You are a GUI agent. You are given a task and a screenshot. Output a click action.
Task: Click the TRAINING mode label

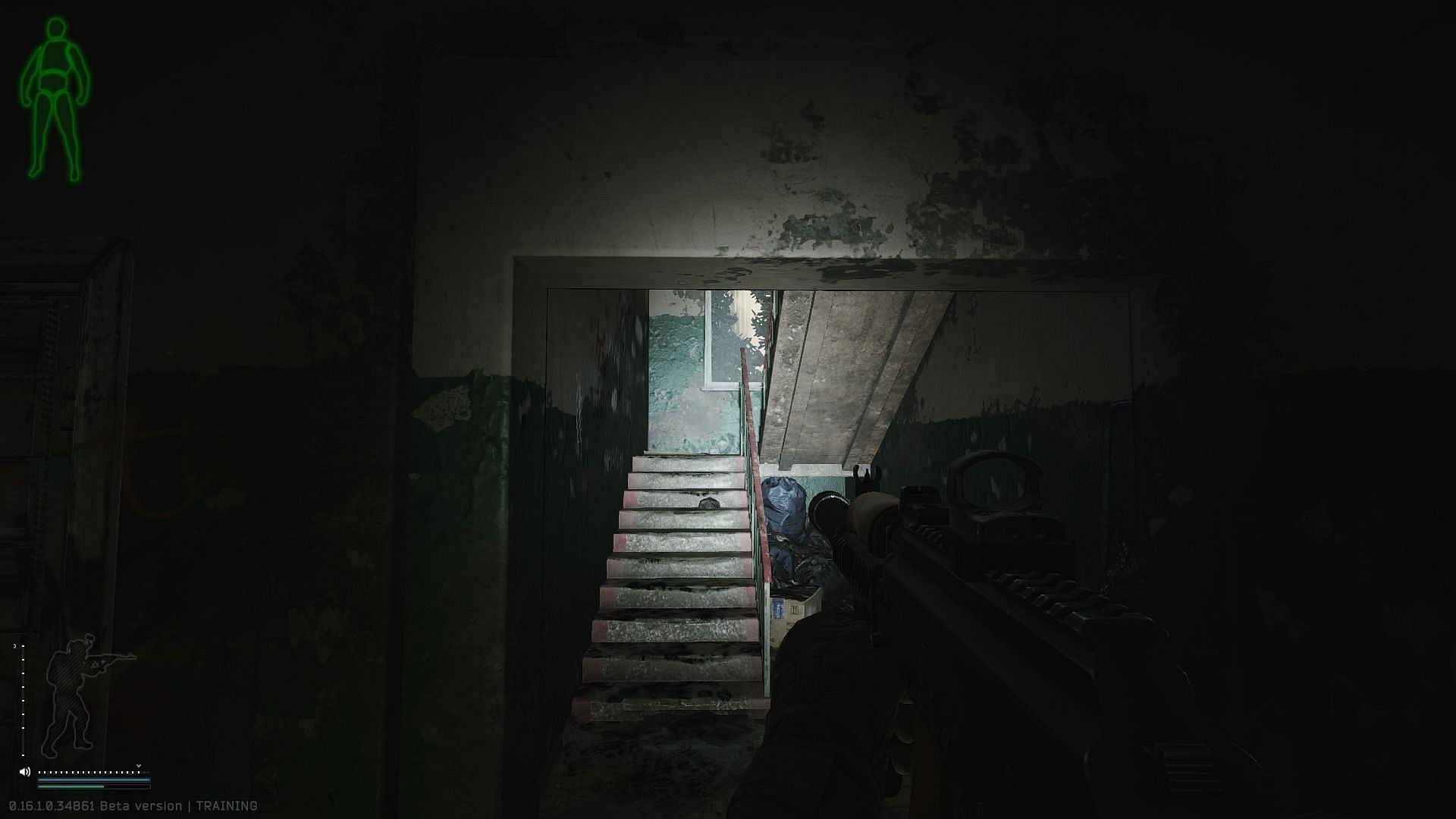tap(224, 806)
